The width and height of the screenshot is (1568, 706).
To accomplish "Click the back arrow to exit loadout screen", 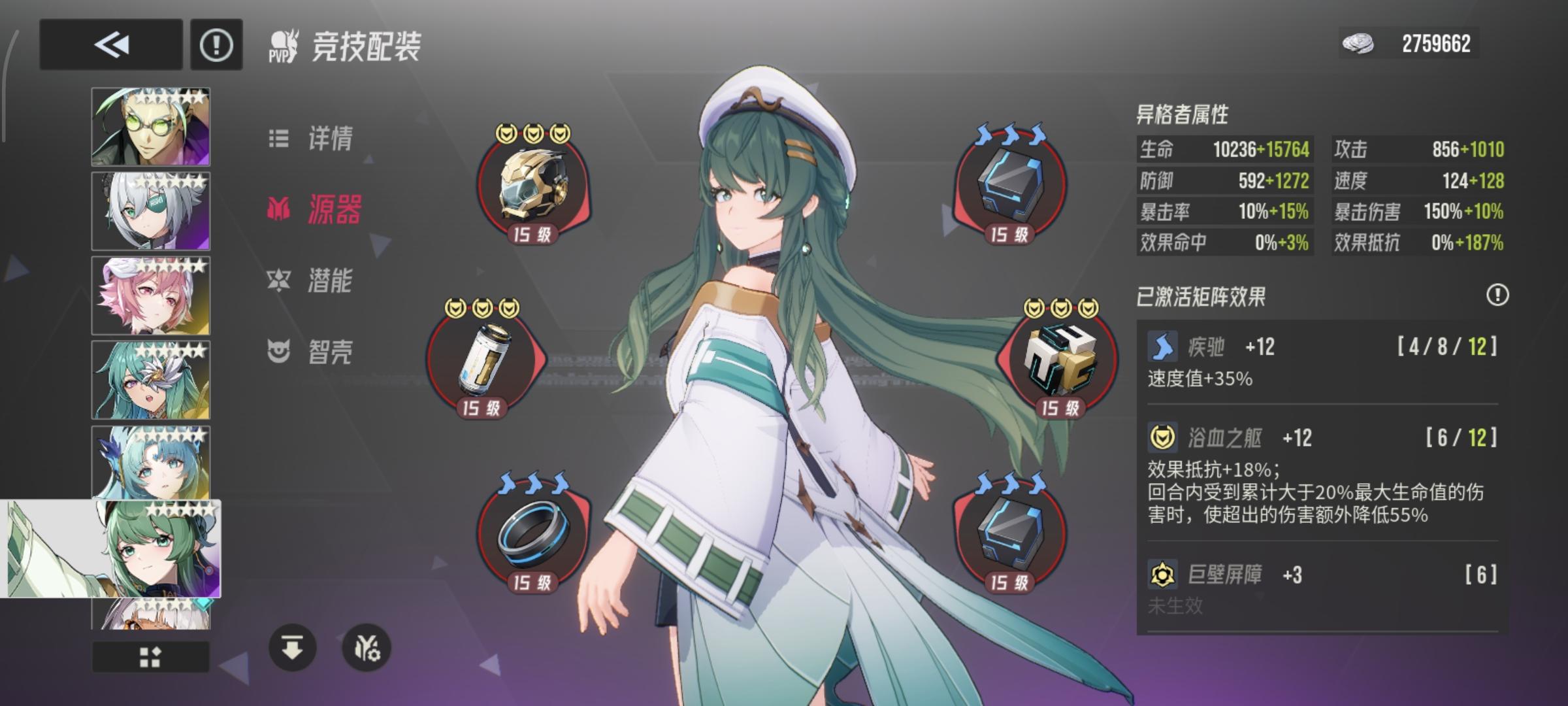I will coord(110,44).
